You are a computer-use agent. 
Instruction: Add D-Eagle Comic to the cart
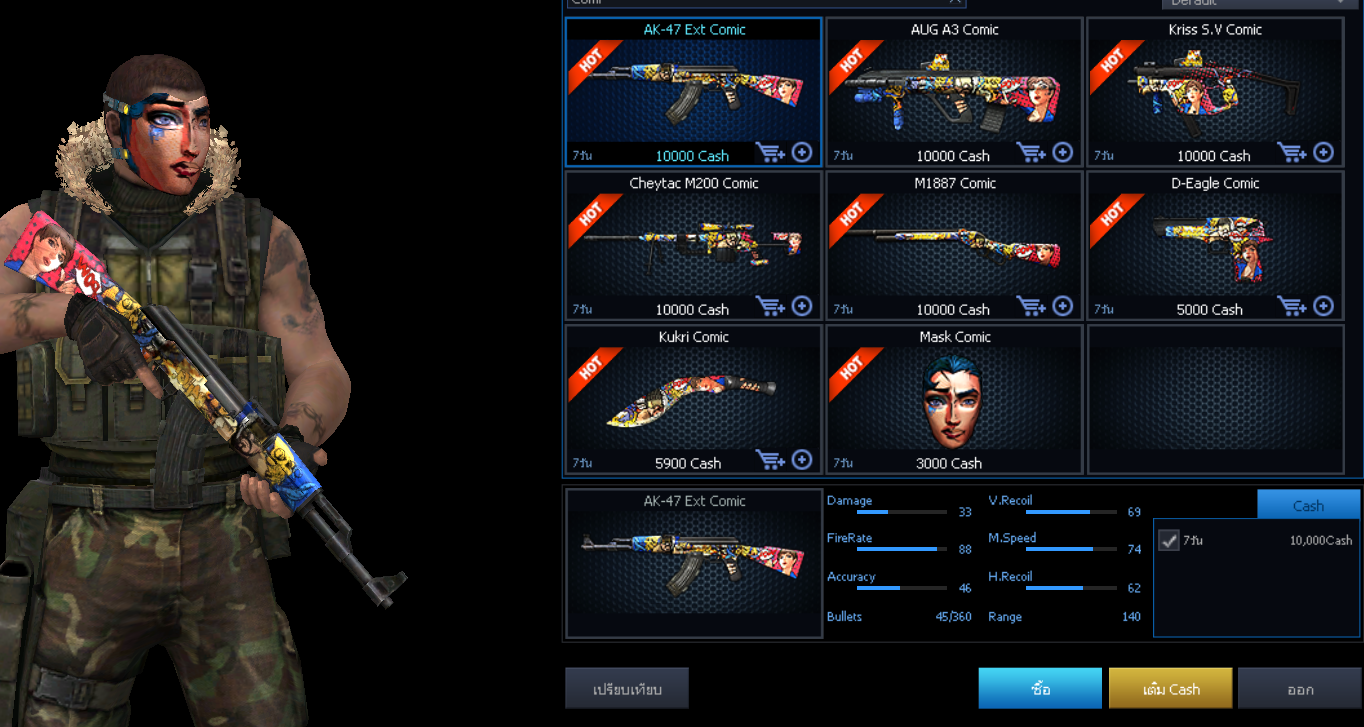1292,306
